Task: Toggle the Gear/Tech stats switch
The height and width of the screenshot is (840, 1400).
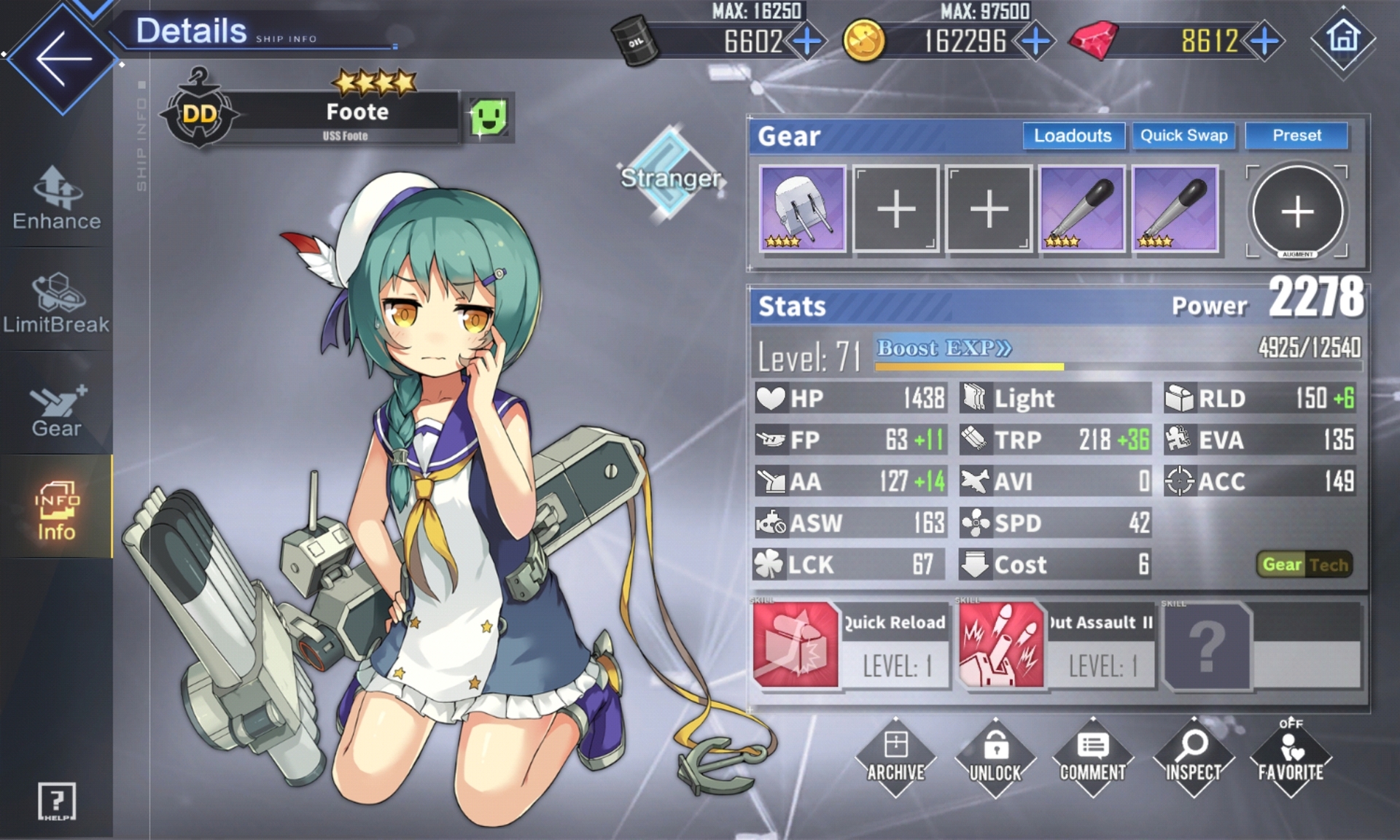Action: (x=1304, y=564)
